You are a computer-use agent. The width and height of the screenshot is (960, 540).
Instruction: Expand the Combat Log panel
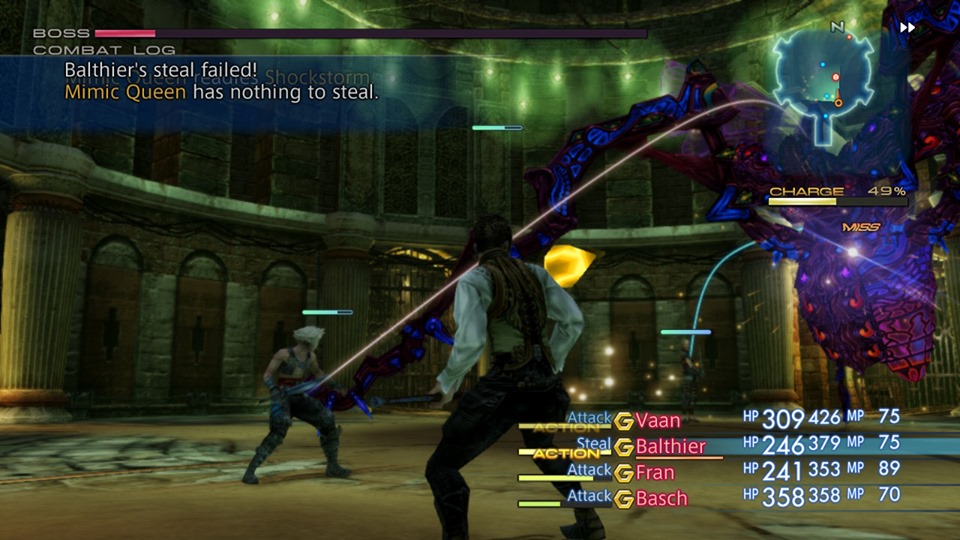pos(104,50)
